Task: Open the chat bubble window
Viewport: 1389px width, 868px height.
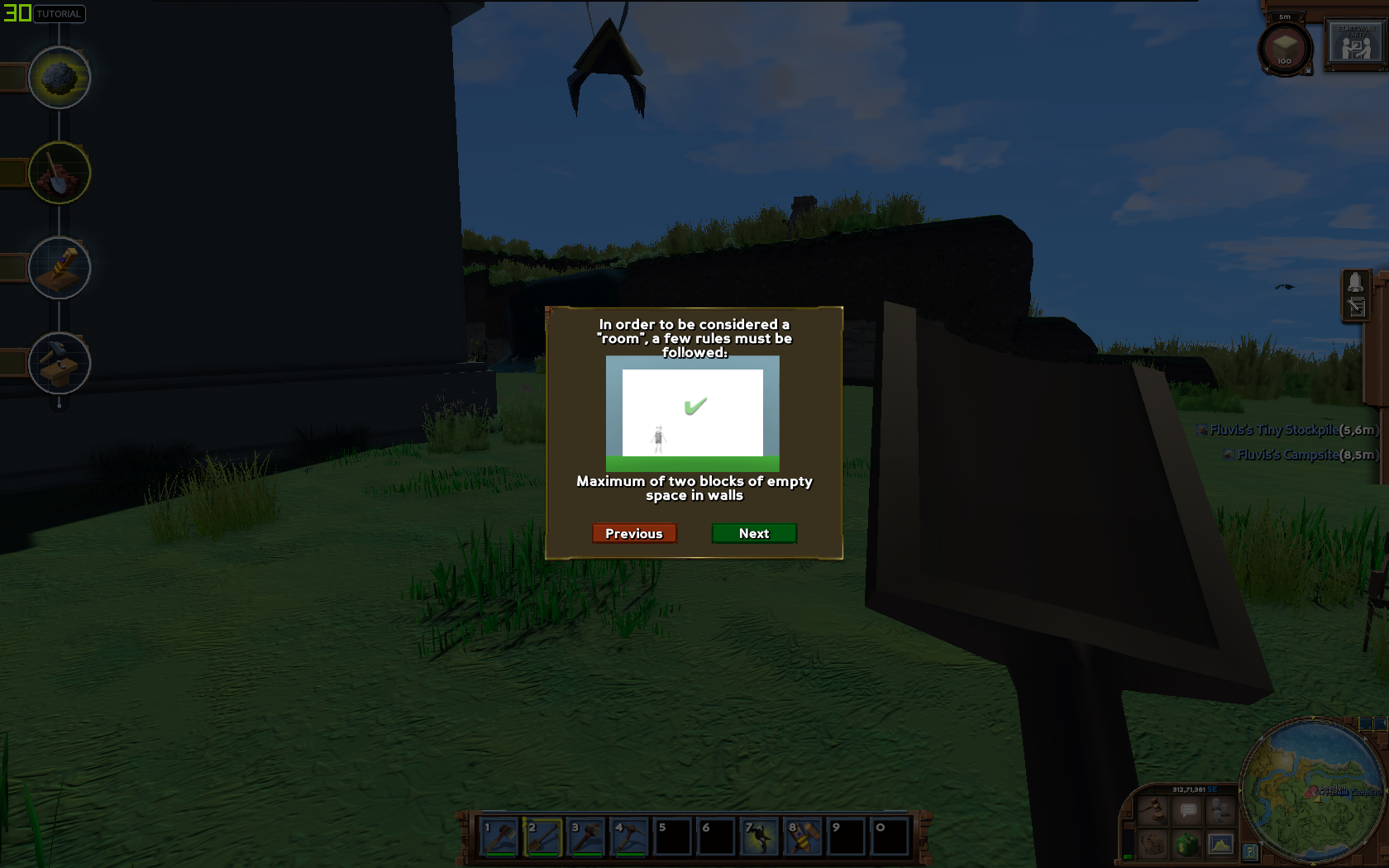Action: point(1187,809)
